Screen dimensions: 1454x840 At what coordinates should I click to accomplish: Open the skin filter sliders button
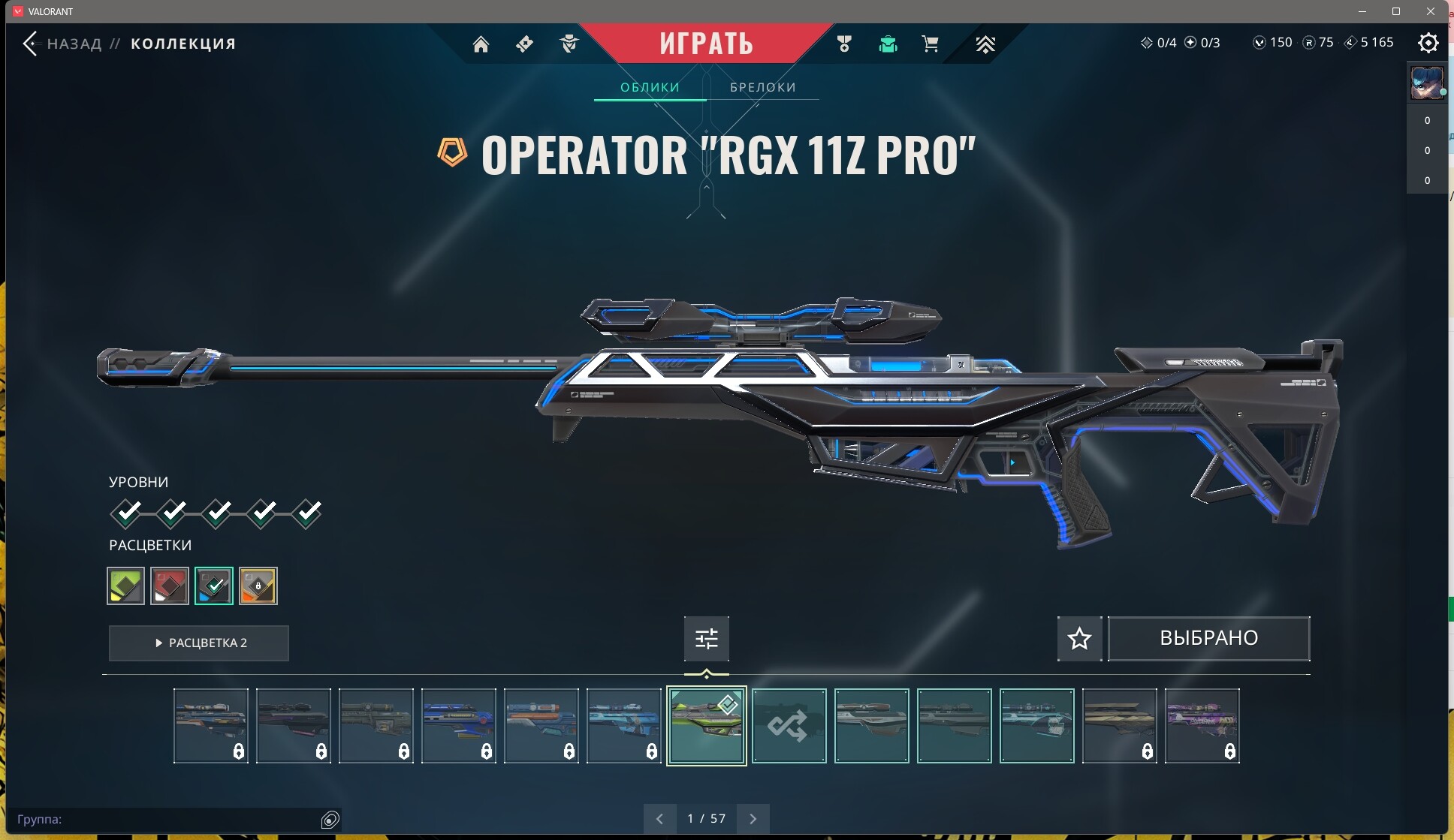[x=706, y=638]
